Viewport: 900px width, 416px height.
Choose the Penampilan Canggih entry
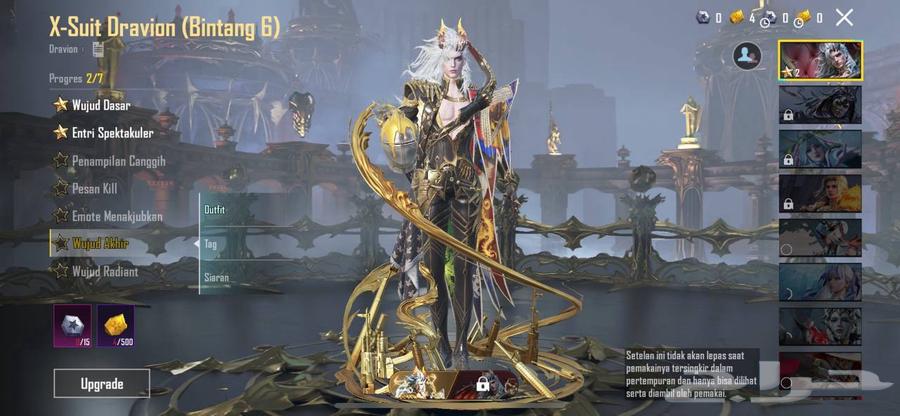(x=118, y=160)
